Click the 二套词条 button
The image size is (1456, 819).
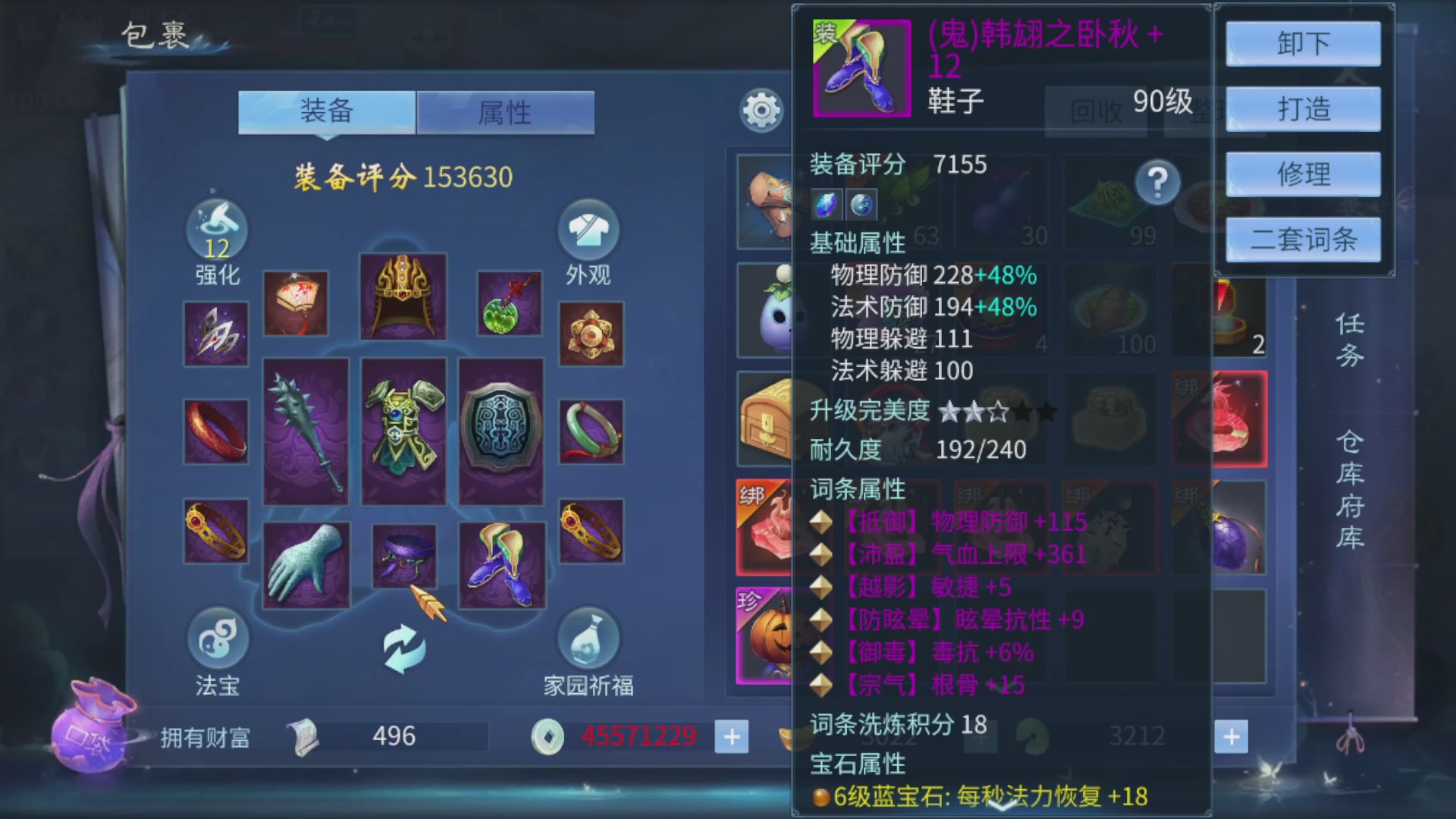tap(1302, 240)
